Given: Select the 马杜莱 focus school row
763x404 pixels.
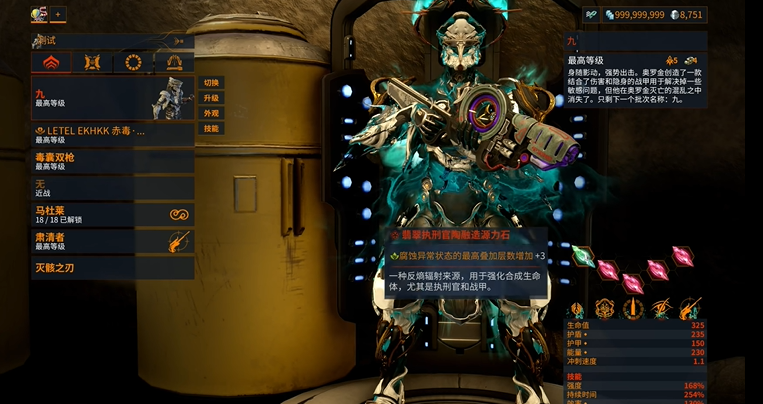Looking at the screenshot, I should coord(112,214).
